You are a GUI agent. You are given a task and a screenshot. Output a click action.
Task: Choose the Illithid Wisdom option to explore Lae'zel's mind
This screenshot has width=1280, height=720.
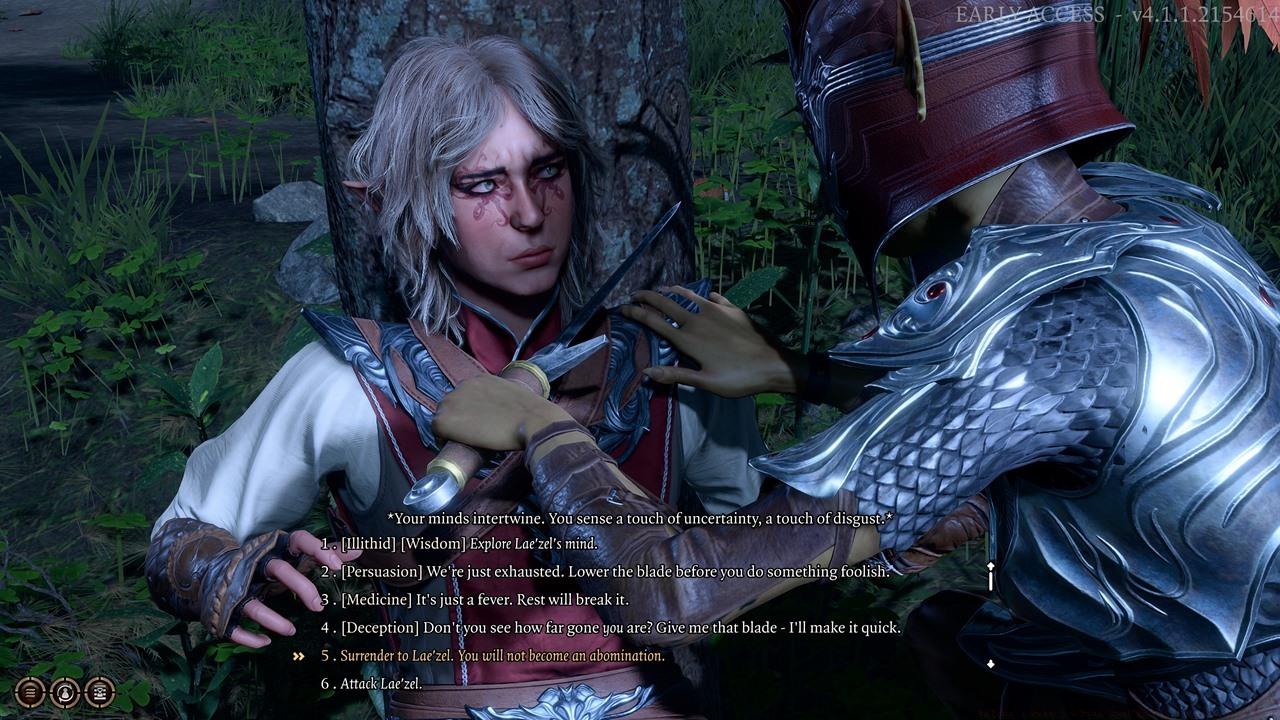point(468,544)
